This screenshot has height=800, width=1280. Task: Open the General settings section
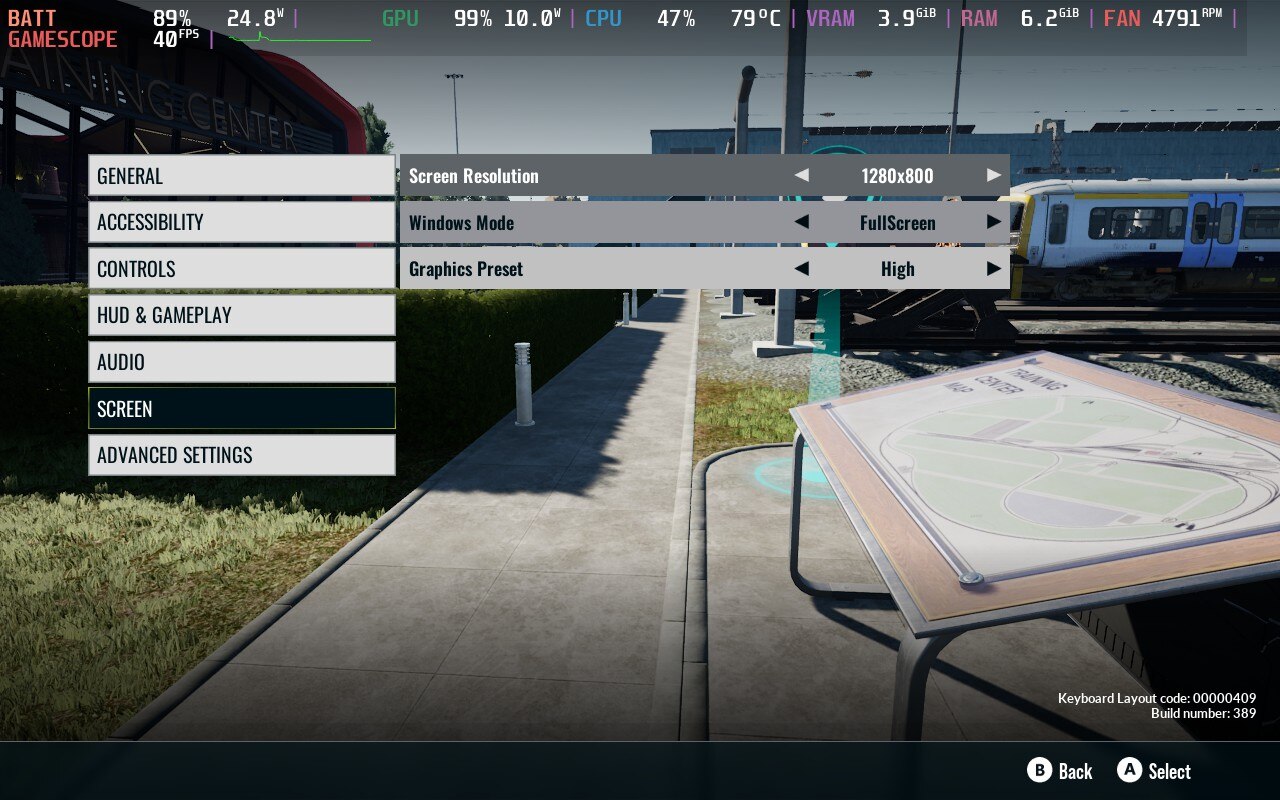point(241,176)
